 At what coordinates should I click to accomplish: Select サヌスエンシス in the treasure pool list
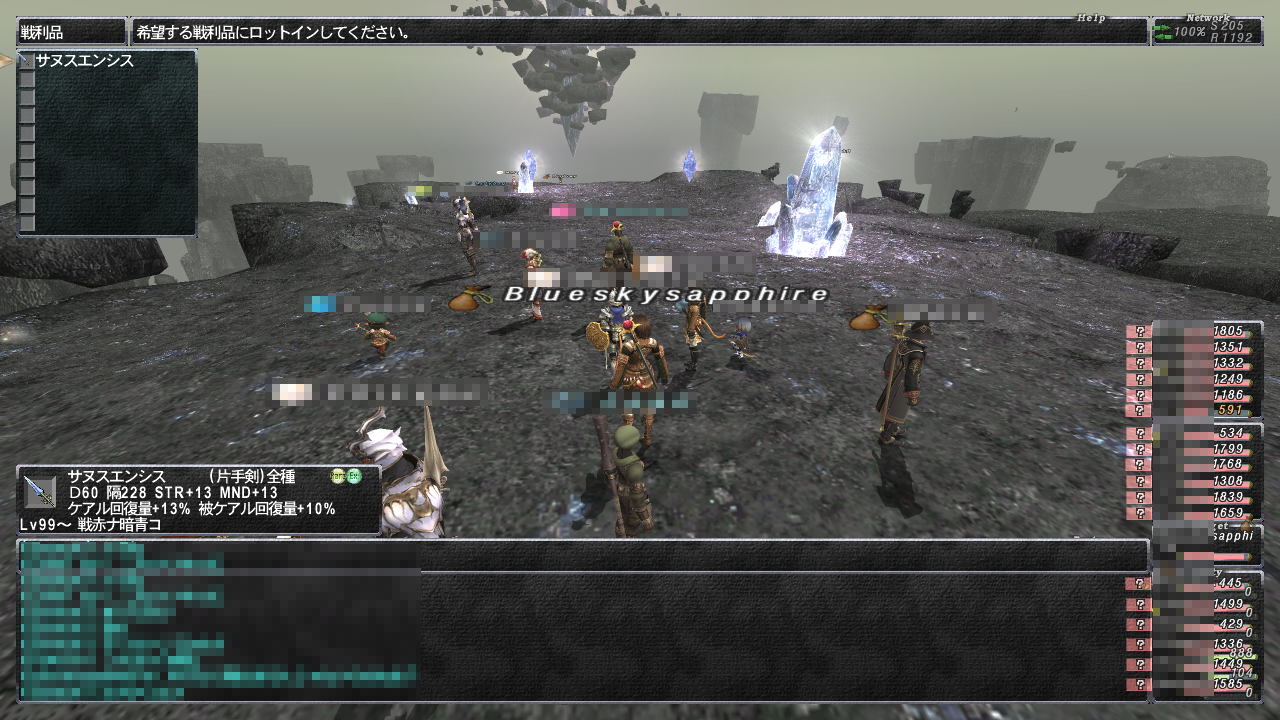[x=85, y=61]
